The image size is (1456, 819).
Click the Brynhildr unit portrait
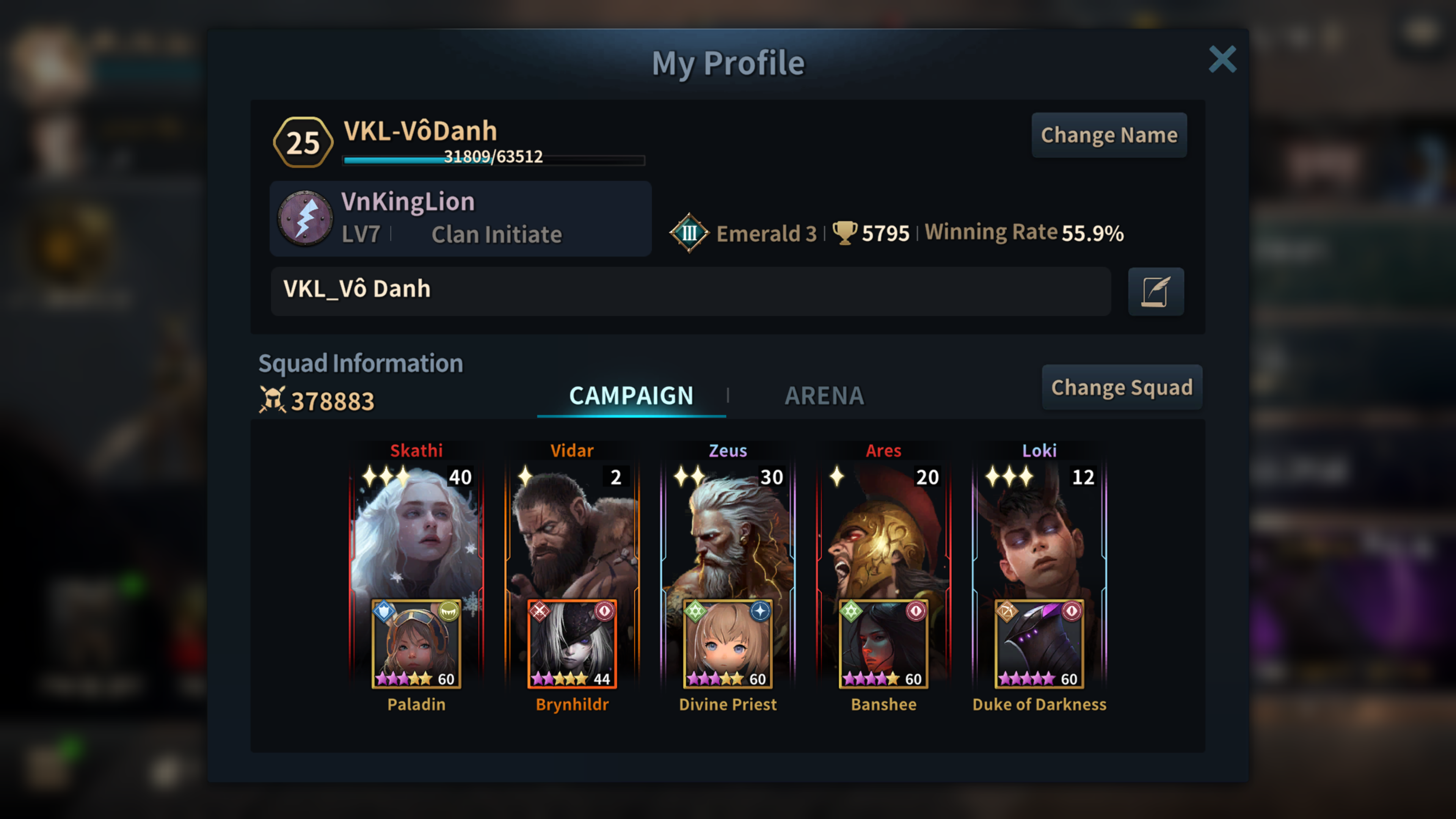tap(572, 643)
